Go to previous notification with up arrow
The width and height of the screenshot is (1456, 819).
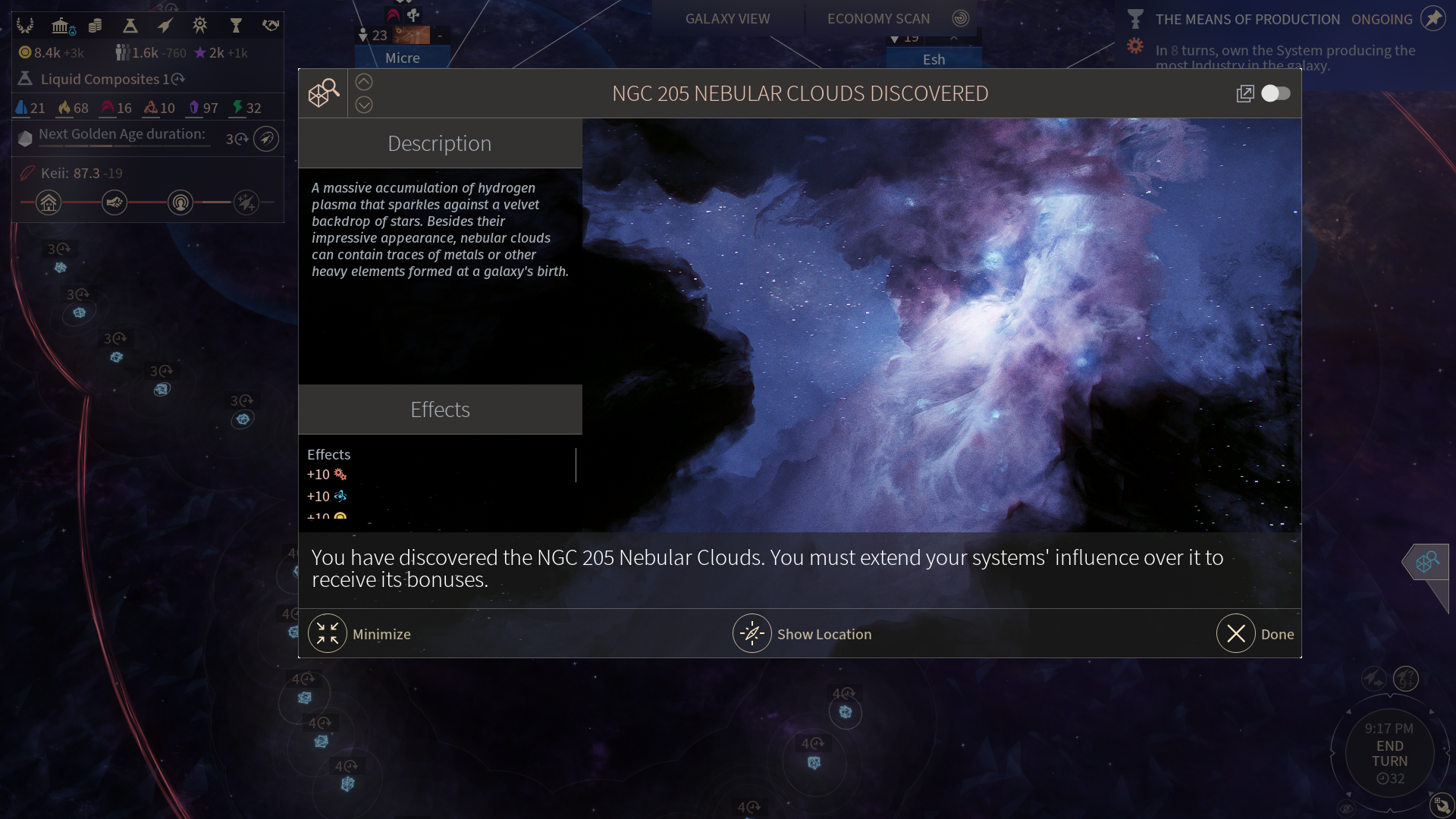364,82
